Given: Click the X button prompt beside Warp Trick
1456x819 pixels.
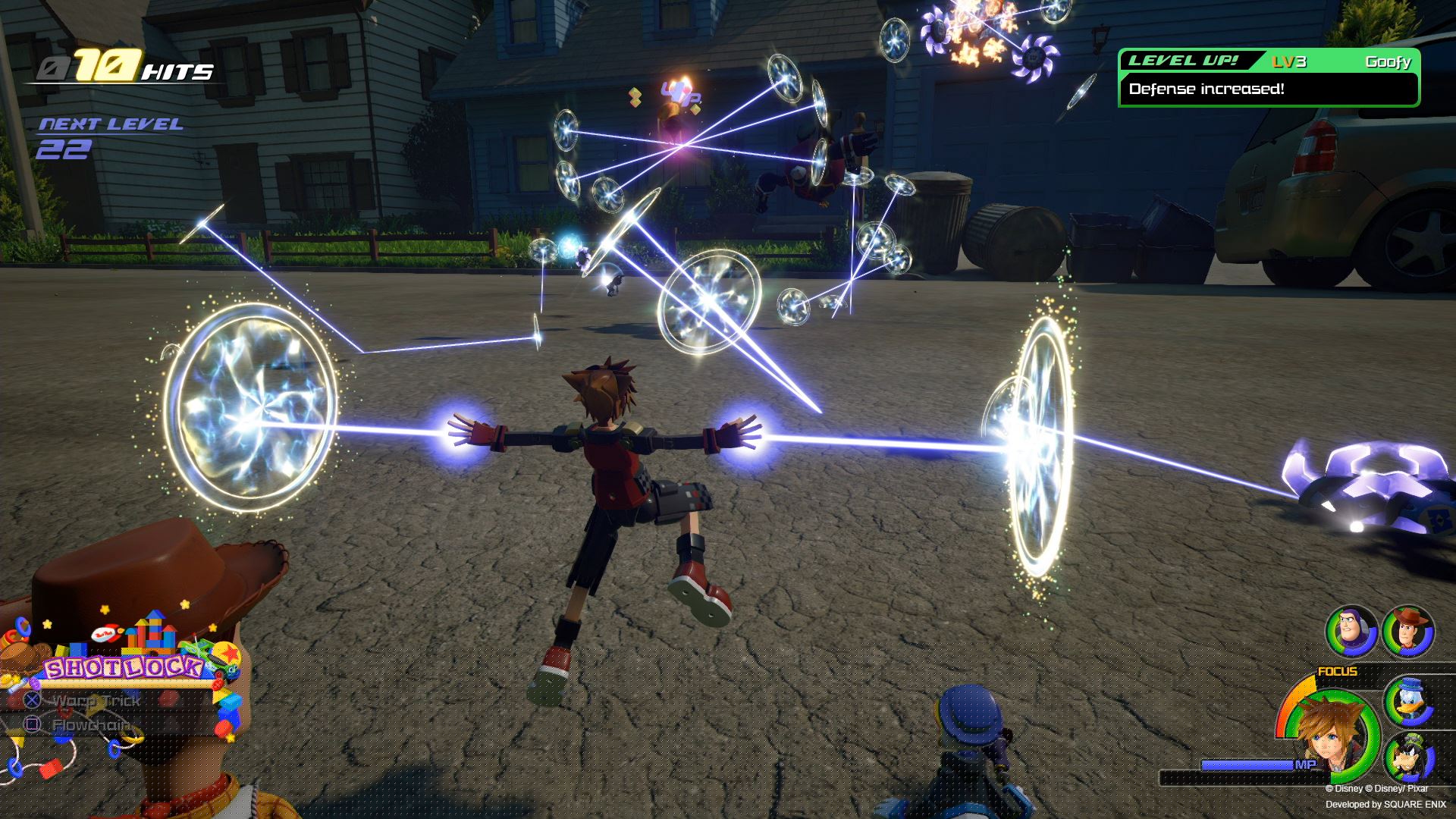Looking at the screenshot, I should point(31,700).
